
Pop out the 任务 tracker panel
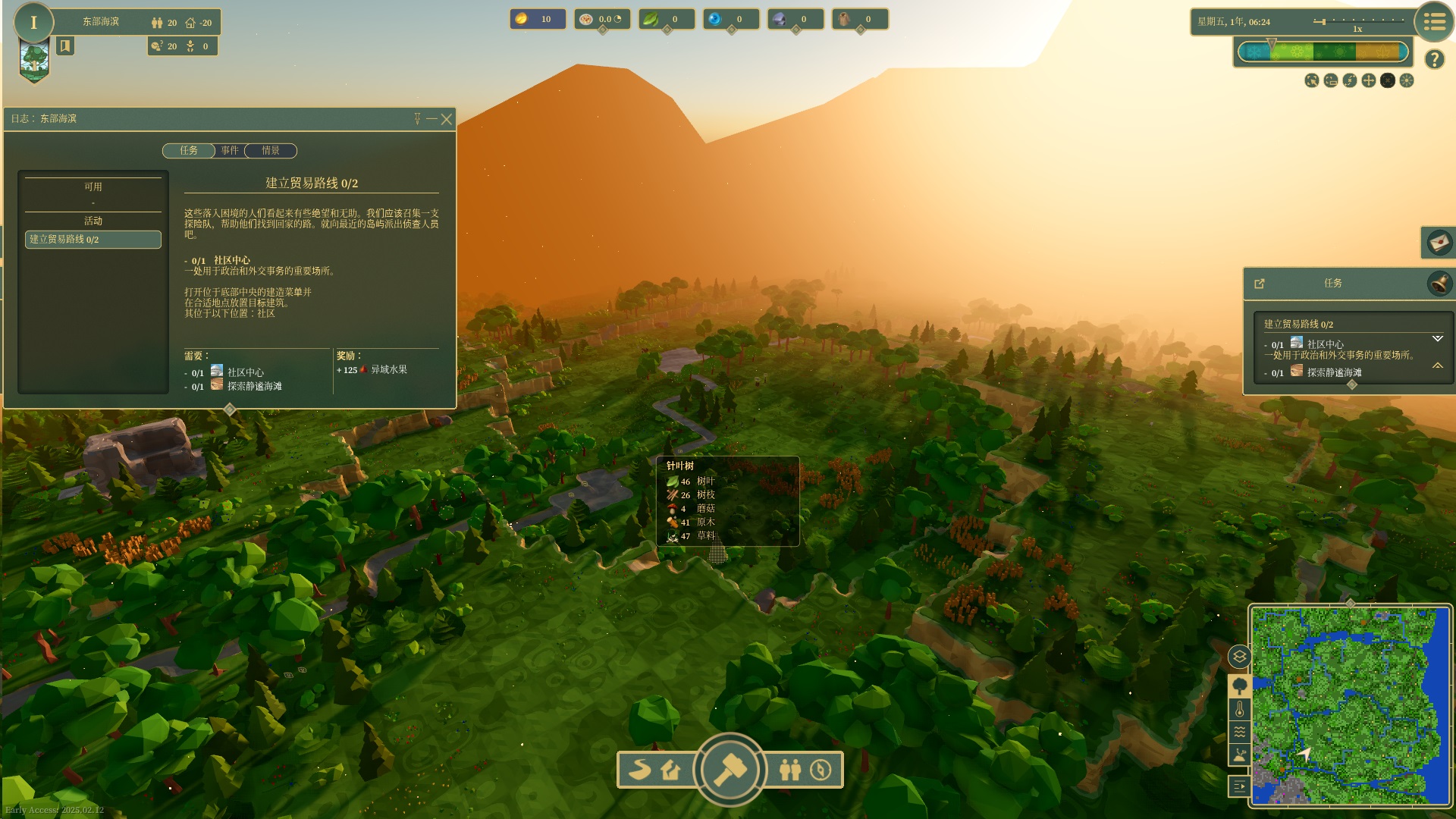tap(1260, 284)
